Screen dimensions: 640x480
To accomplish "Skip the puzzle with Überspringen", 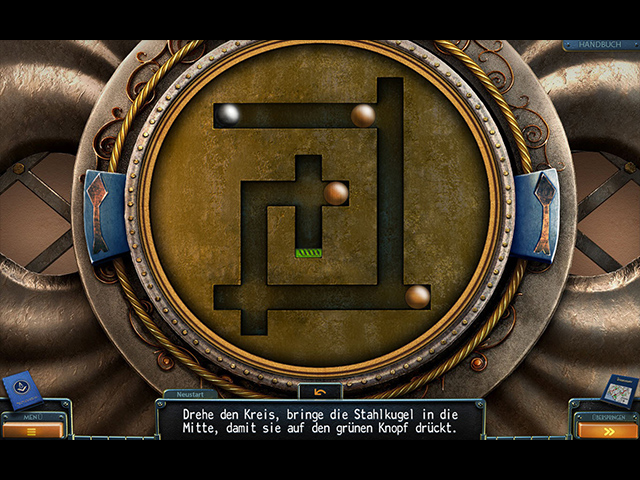I will pyautogui.click(x=607, y=429).
